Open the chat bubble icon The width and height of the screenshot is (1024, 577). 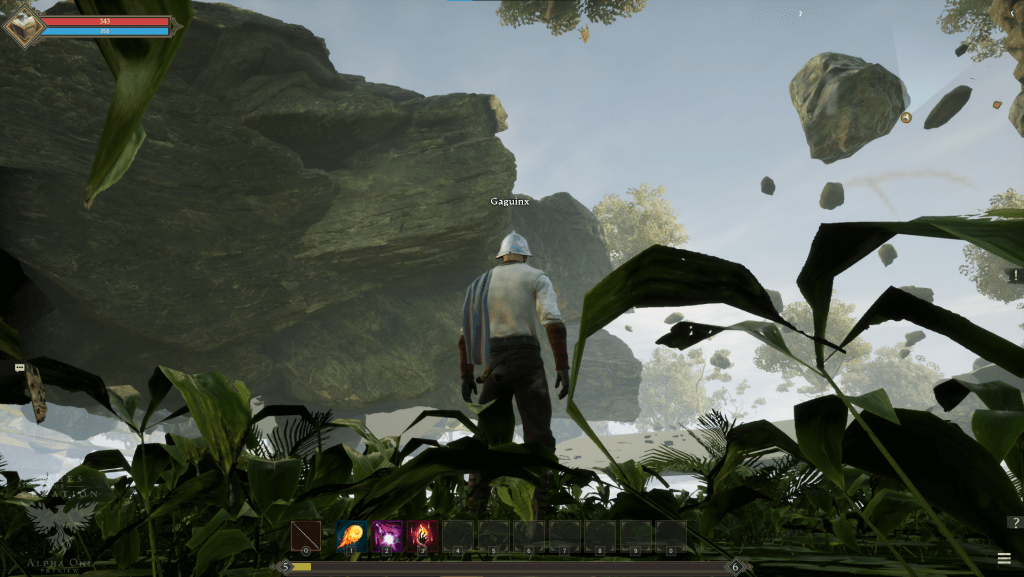coord(20,368)
